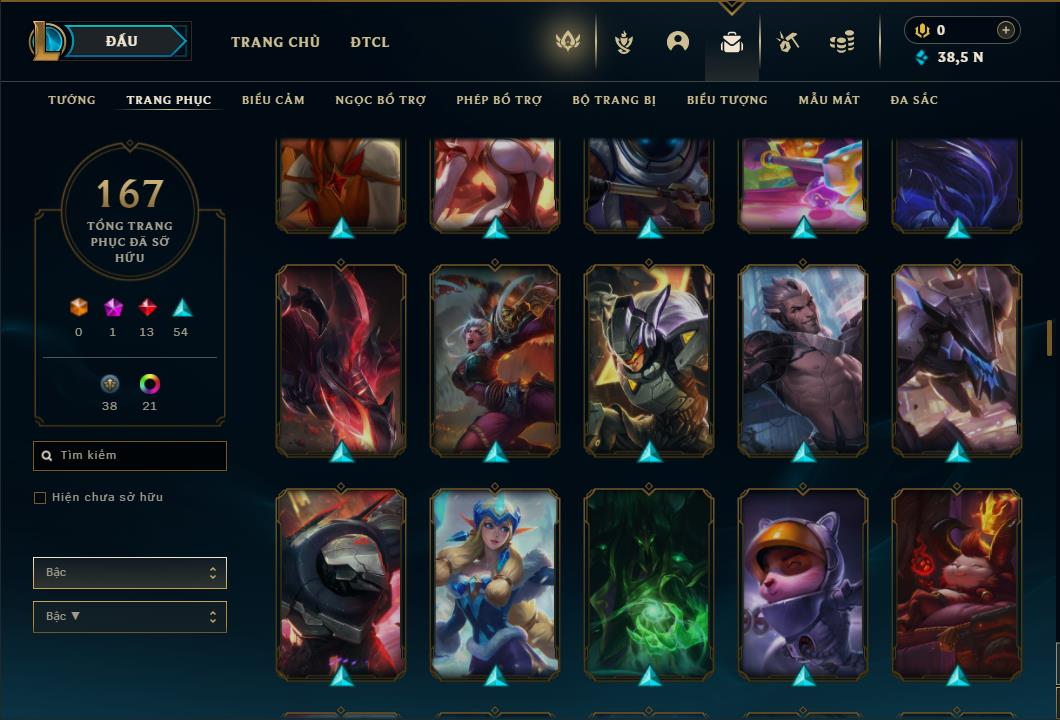Open the ĐA SẮC tab
The height and width of the screenshot is (720, 1060).
click(914, 100)
